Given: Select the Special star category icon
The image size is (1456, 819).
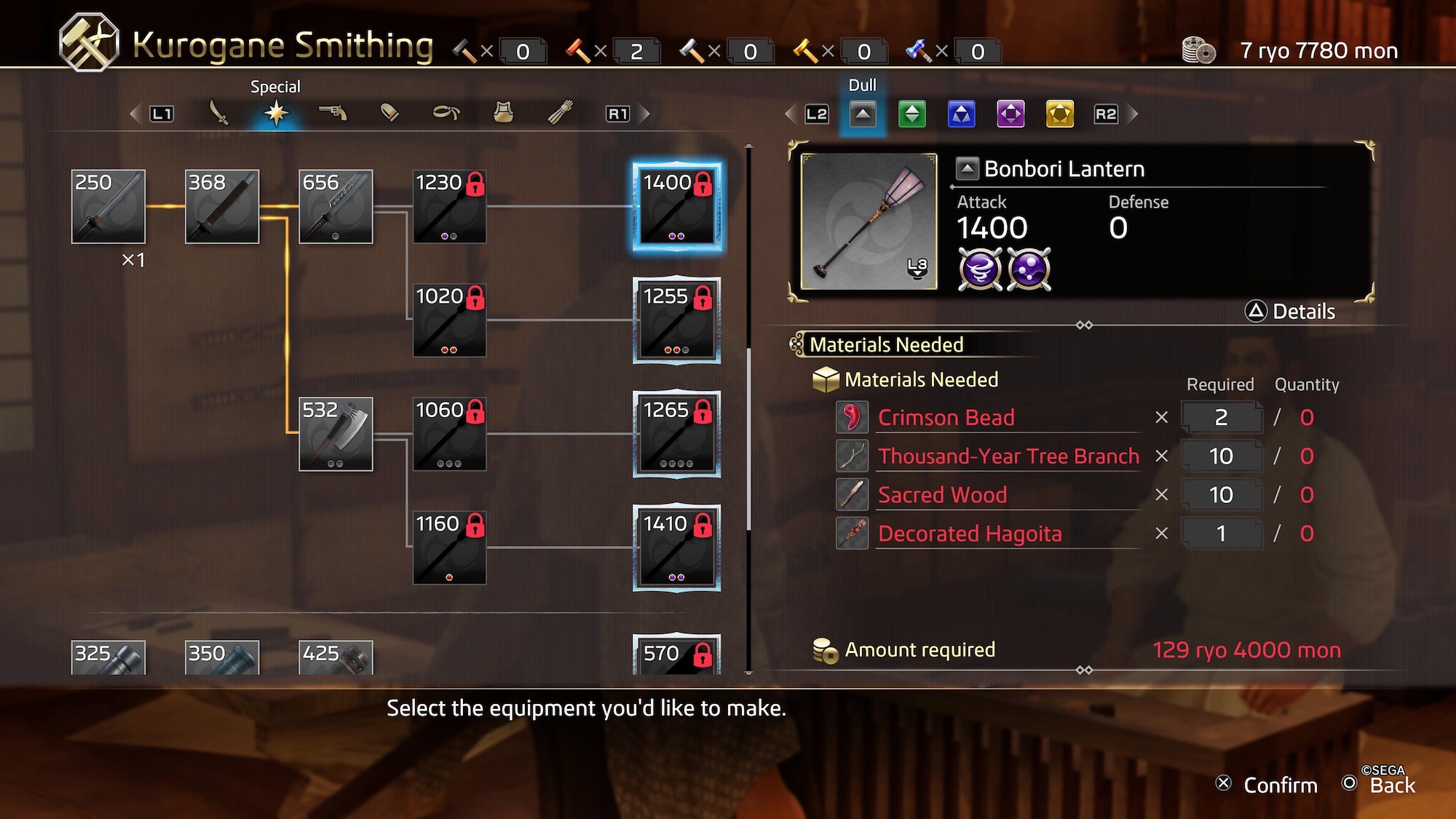Looking at the screenshot, I should point(277,113).
